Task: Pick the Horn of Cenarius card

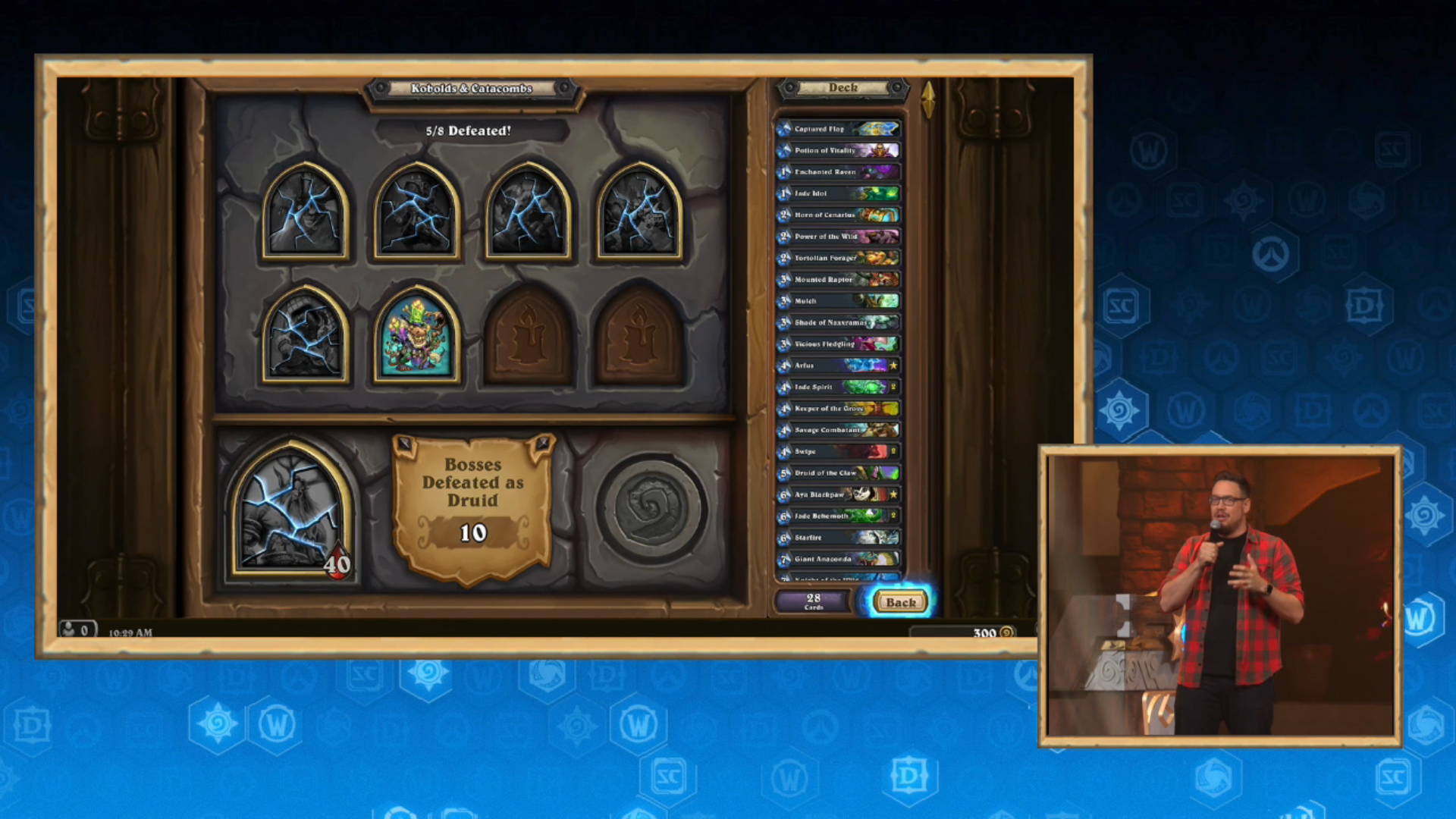Action: click(x=838, y=215)
